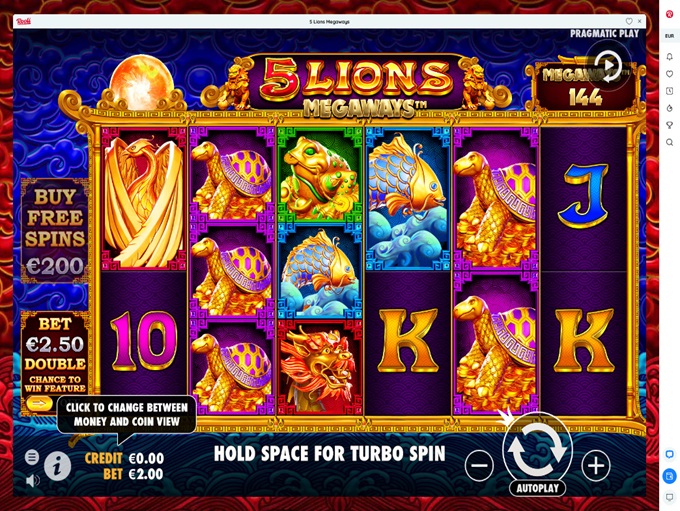Mute the game sound
Image resolution: width=680 pixels, height=511 pixels.
32,480
